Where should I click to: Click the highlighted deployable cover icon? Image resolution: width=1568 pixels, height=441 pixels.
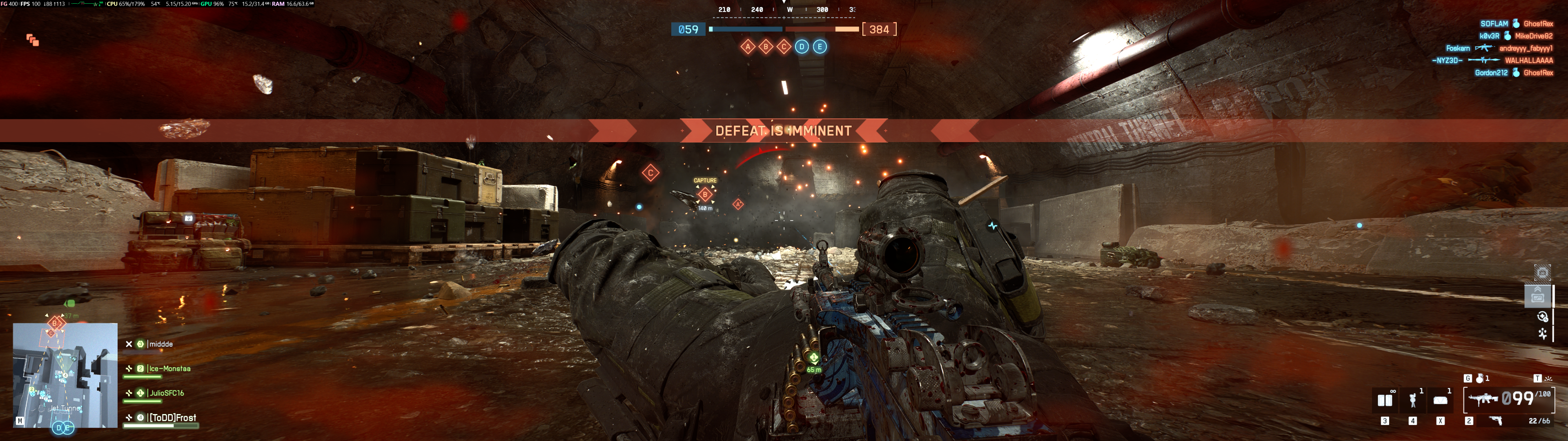(1537, 296)
